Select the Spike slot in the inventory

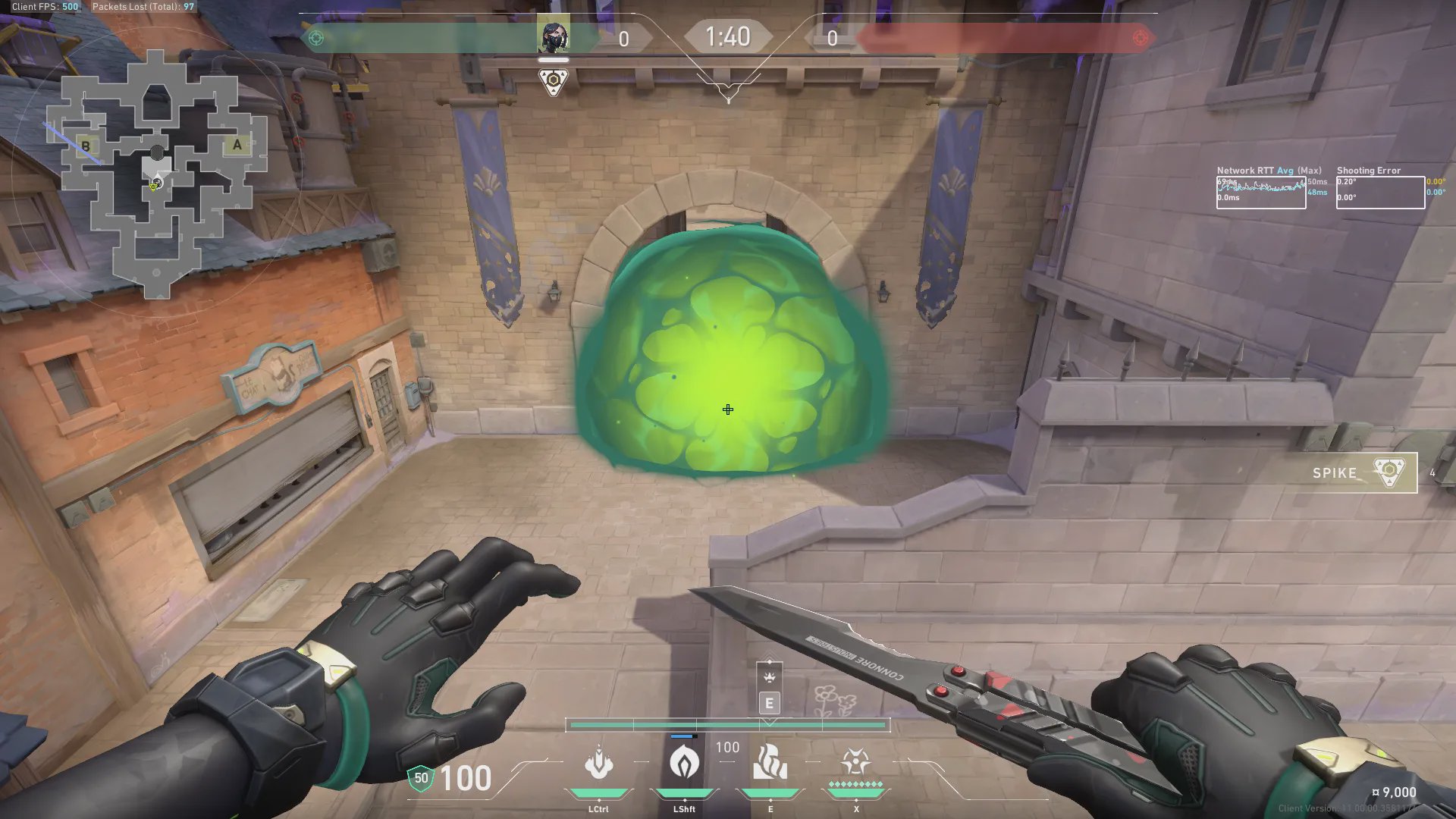pyautogui.click(x=1364, y=472)
